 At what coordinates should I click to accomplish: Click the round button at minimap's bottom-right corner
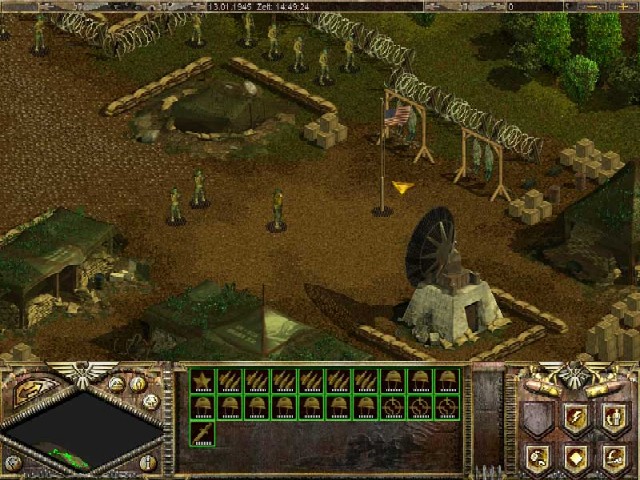148,462
